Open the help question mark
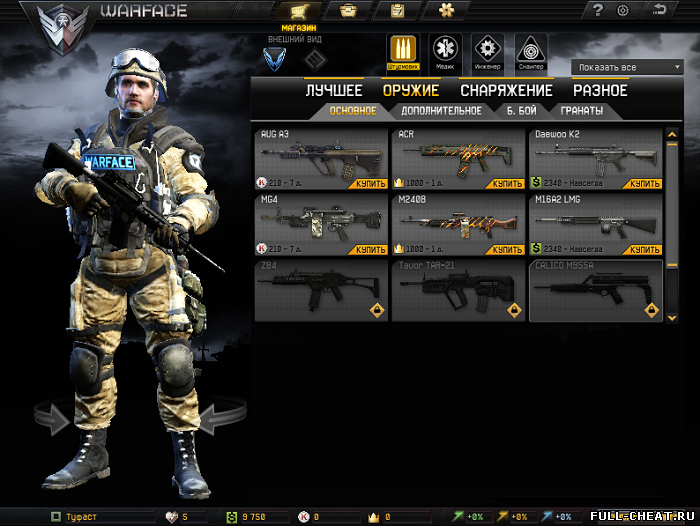This screenshot has width=700, height=526. [598, 11]
